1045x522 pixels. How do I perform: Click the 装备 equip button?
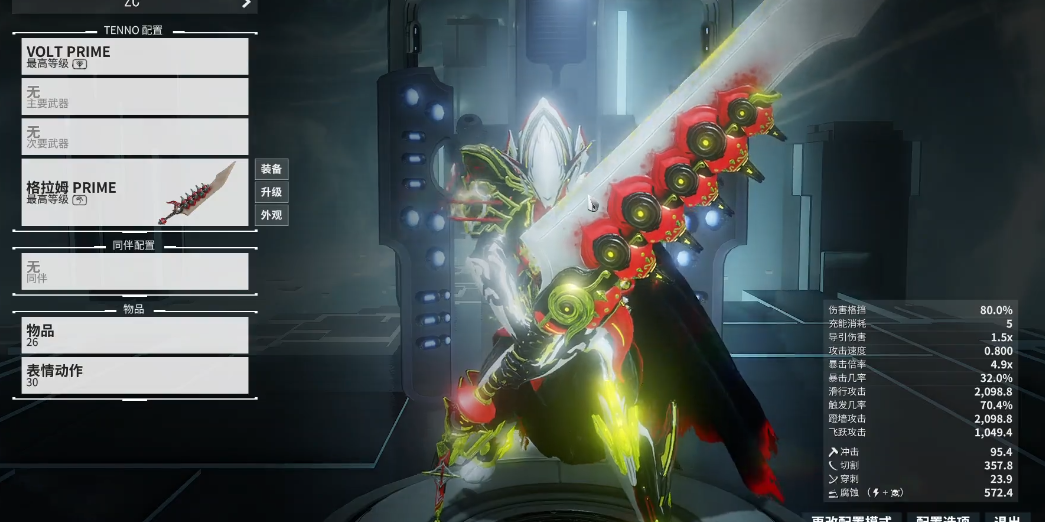tap(271, 169)
